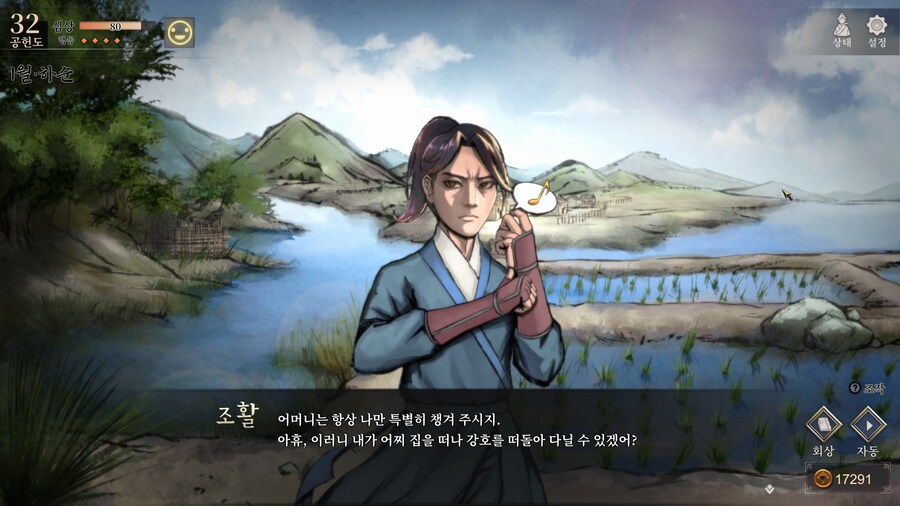900x506 pixels.
Task: Advance dialogue with the continue arrow
Action: (768, 489)
